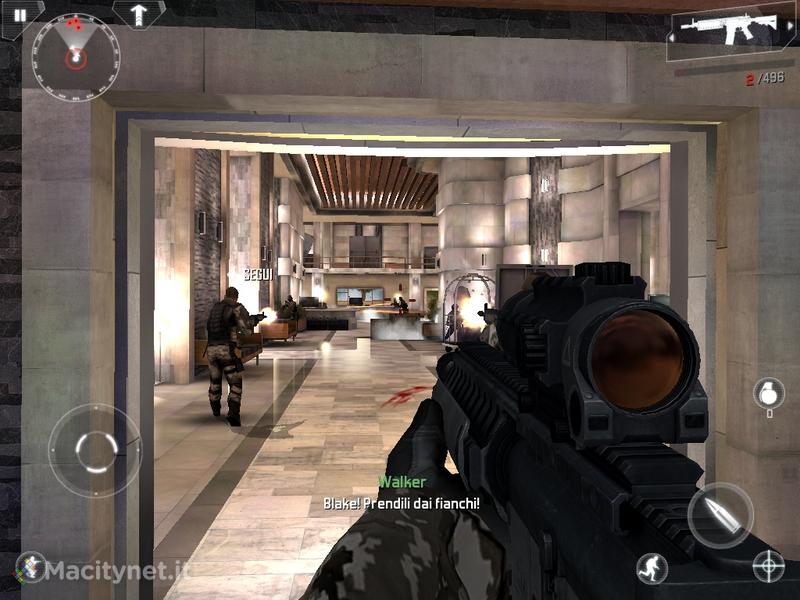Activate the upward arrow button
Viewport: 800px width, 600px height.
pos(137,14)
